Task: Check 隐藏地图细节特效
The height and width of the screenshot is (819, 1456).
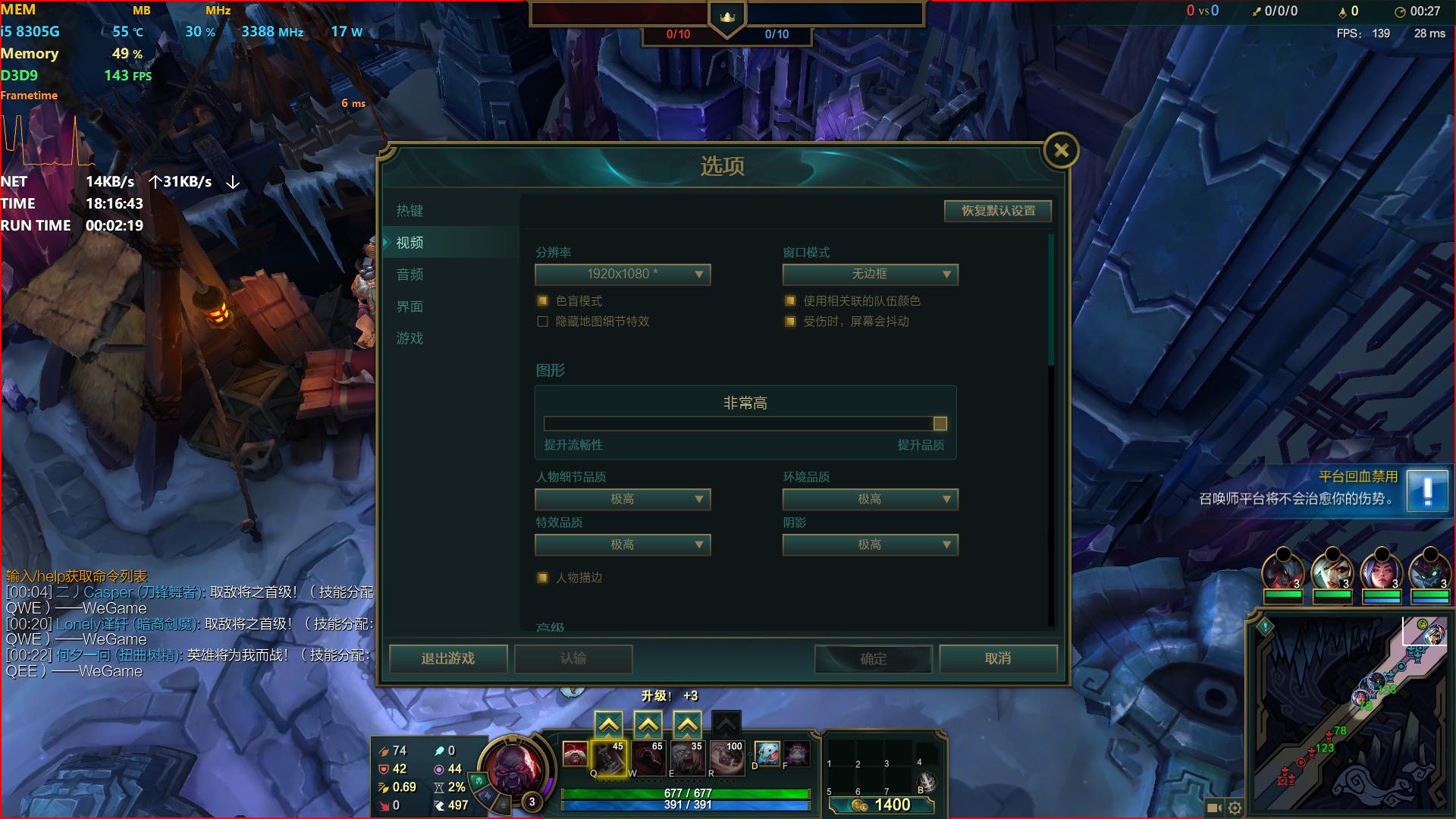Action: [542, 322]
